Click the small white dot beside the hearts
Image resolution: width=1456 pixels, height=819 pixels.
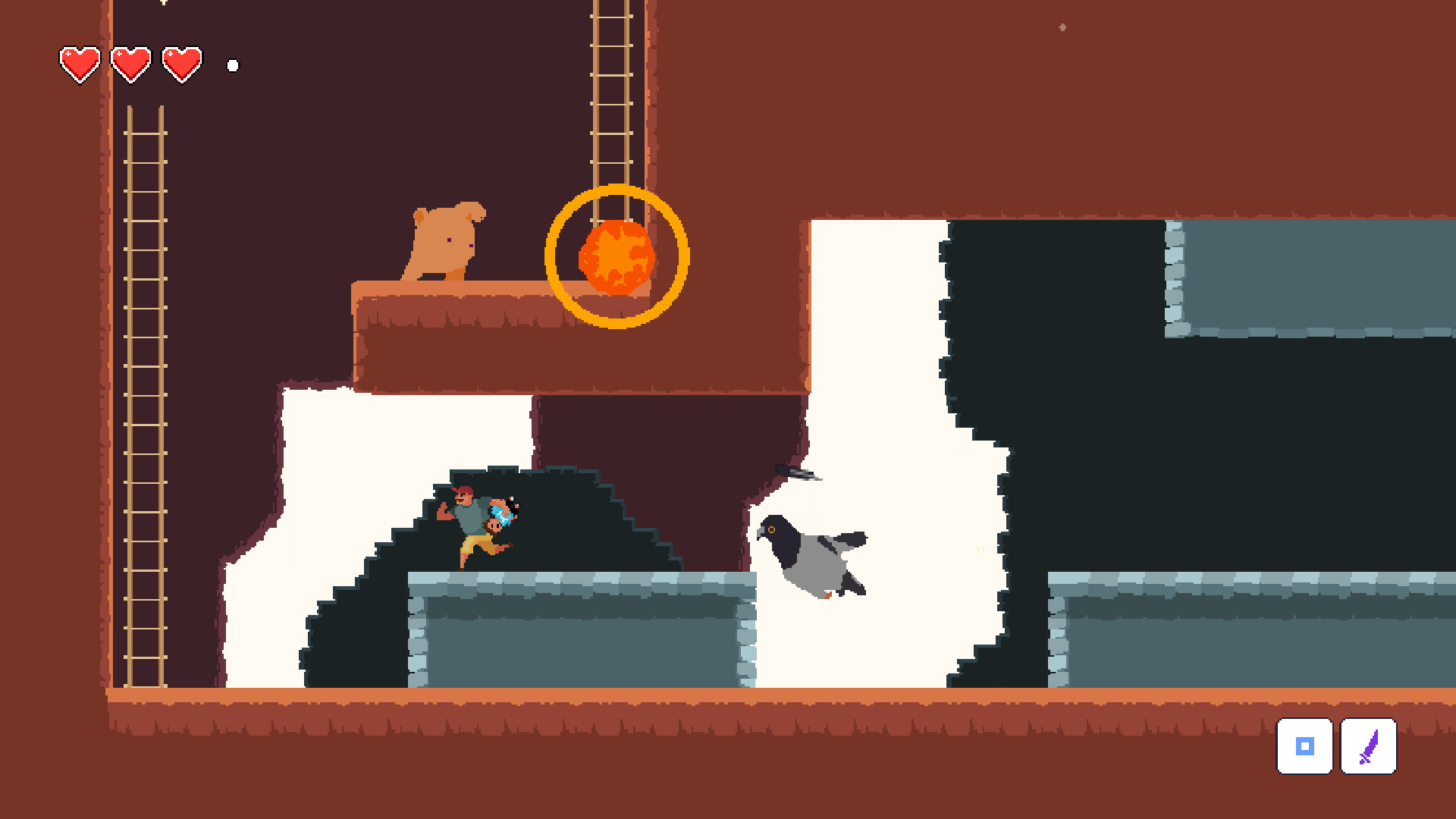click(x=232, y=65)
